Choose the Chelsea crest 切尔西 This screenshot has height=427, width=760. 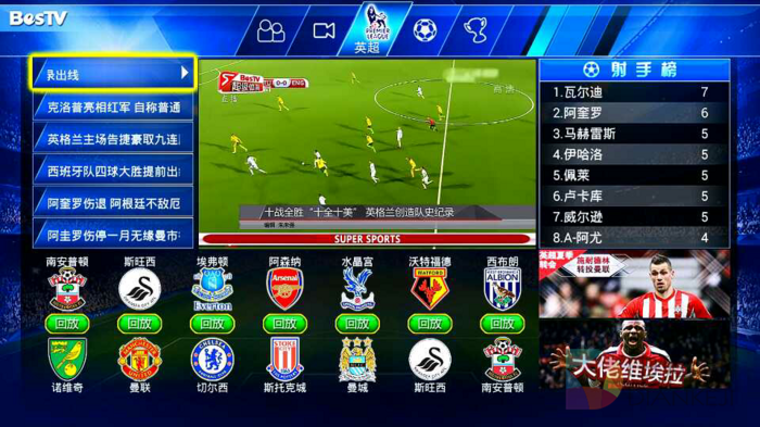211,359
